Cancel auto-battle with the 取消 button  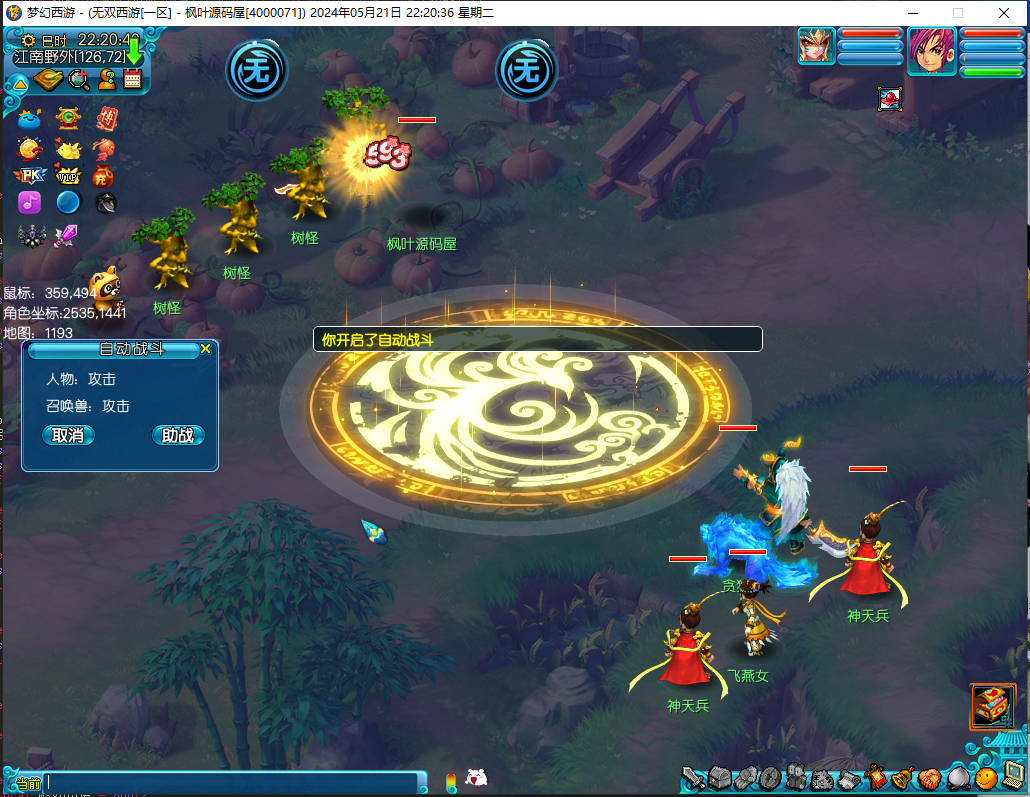pos(68,435)
